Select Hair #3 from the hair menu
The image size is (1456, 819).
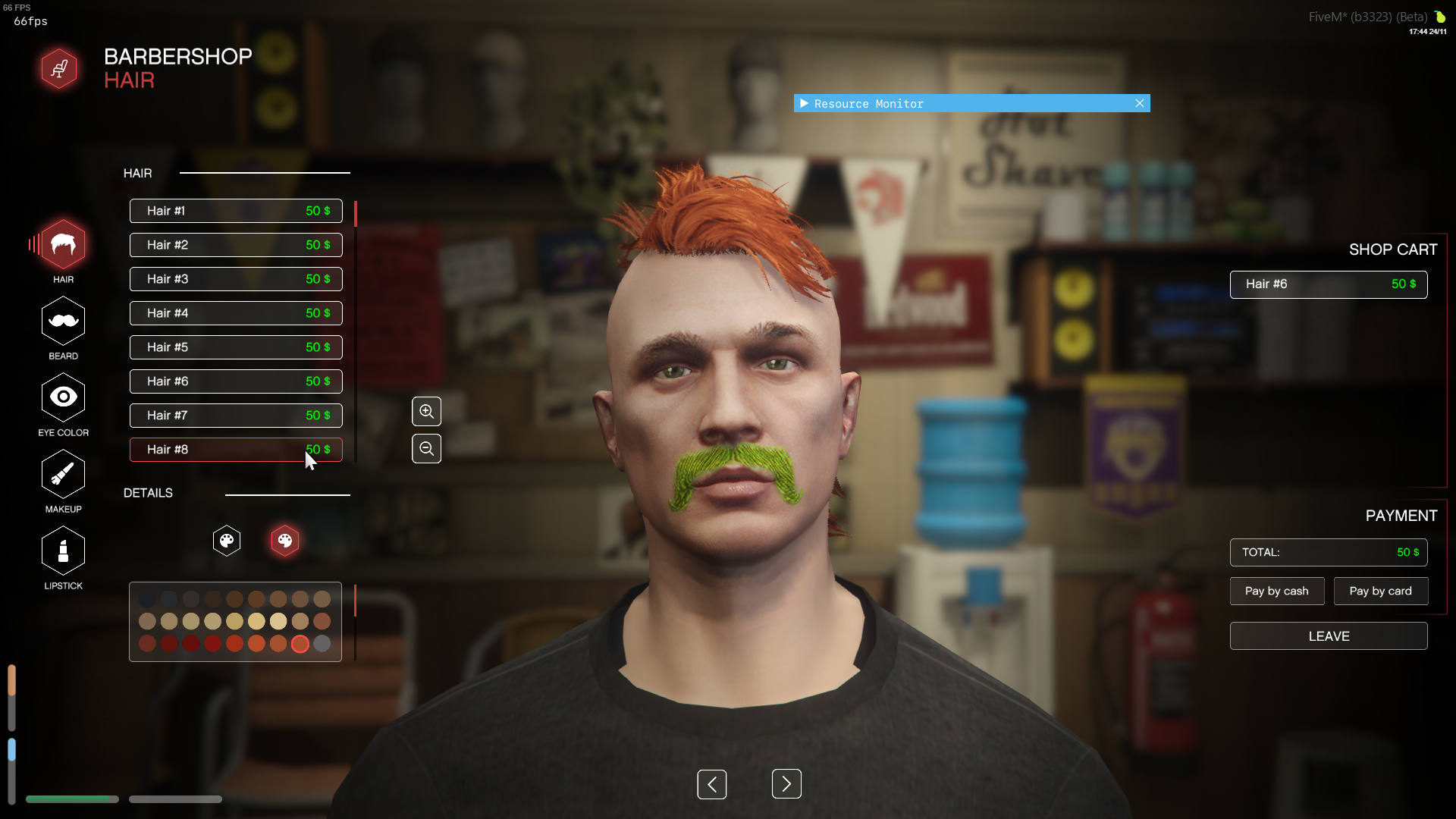(235, 278)
